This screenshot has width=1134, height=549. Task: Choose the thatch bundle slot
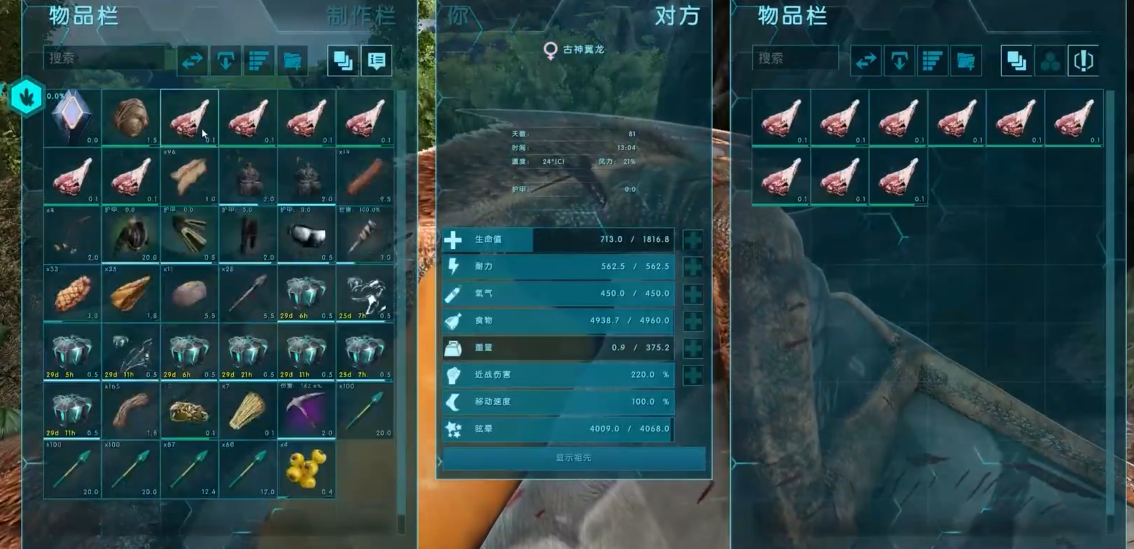point(248,410)
